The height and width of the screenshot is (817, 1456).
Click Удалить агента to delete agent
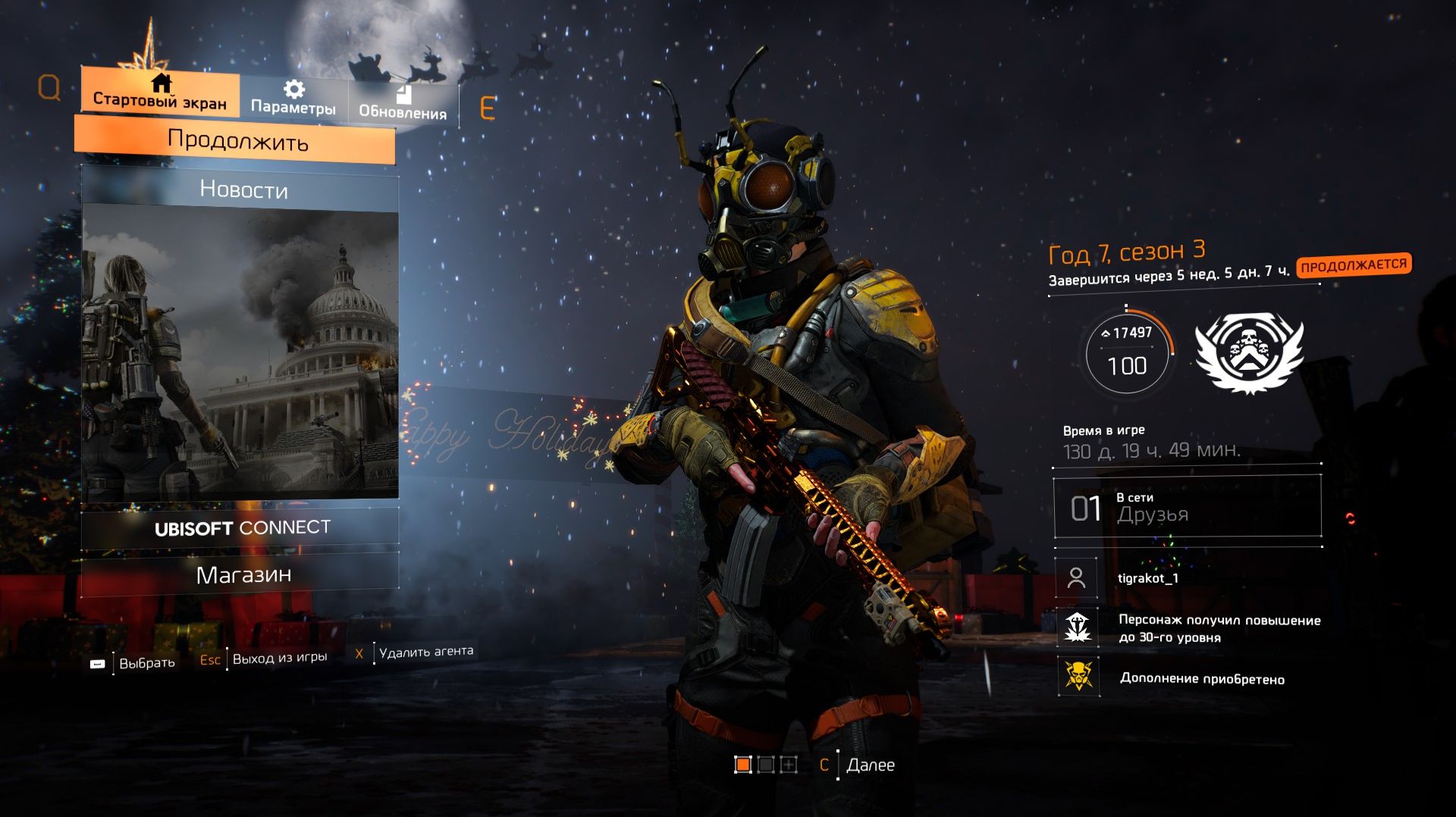click(416, 652)
